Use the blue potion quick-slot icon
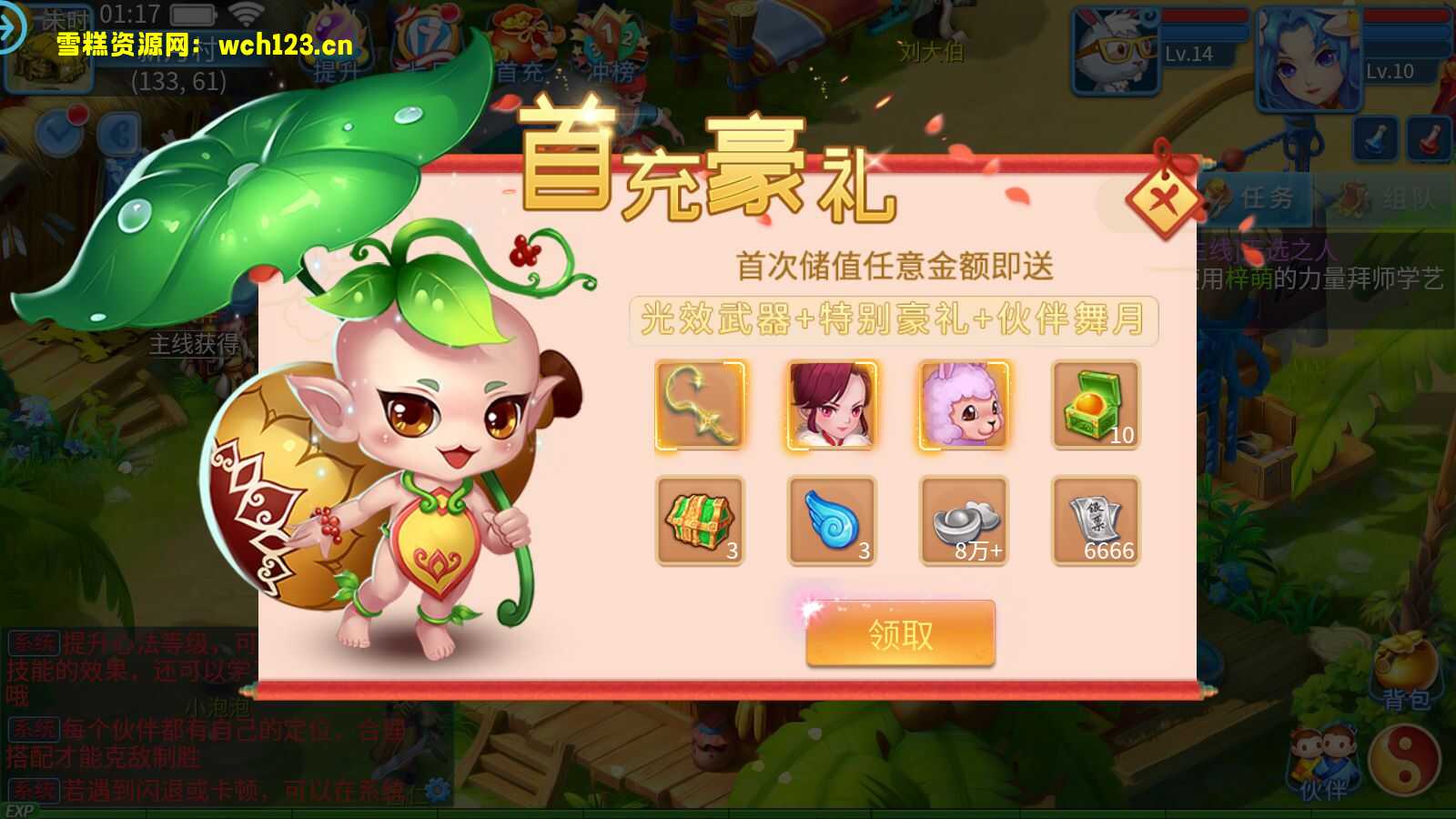 [x=1376, y=138]
